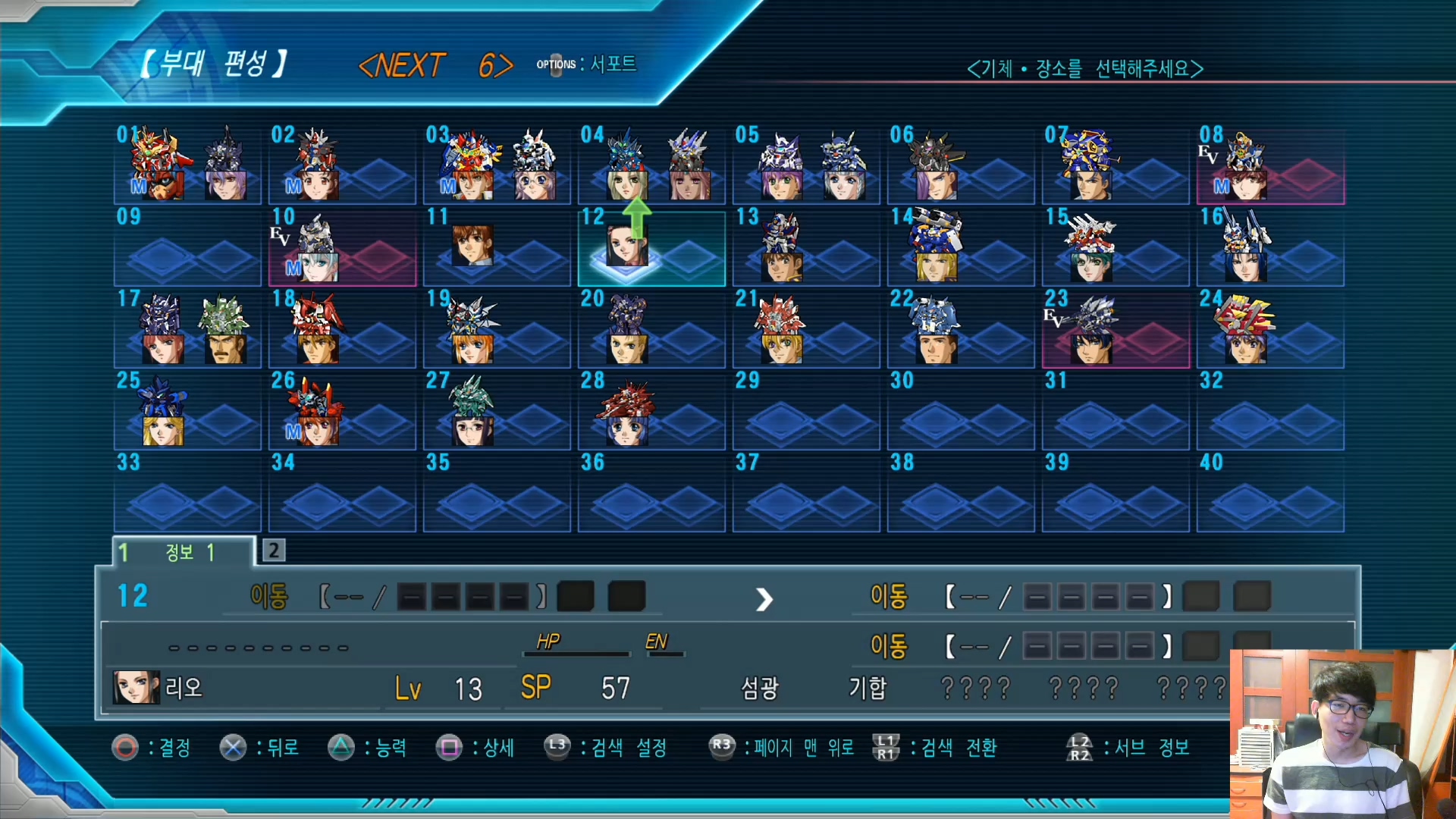Viewport: 1456px width, 819px height.
Task: Switch to info tab 2
Action: point(274,550)
